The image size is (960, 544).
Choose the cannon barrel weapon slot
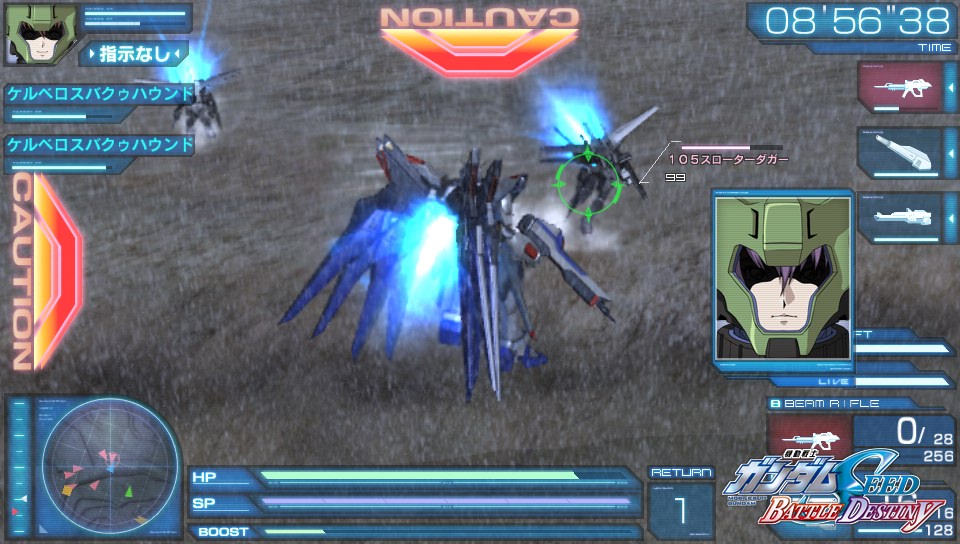tap(898, 152)
